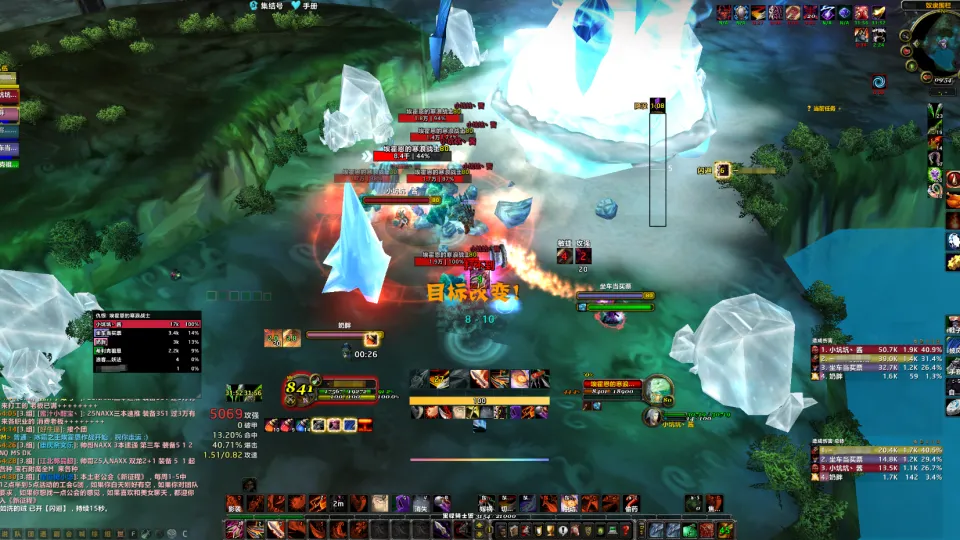Image resolution: width=960 pixels, height=540 pixels.
Task: Click the red potion icon under player frame
Action: pyautogui.click(x=285, y=425)
